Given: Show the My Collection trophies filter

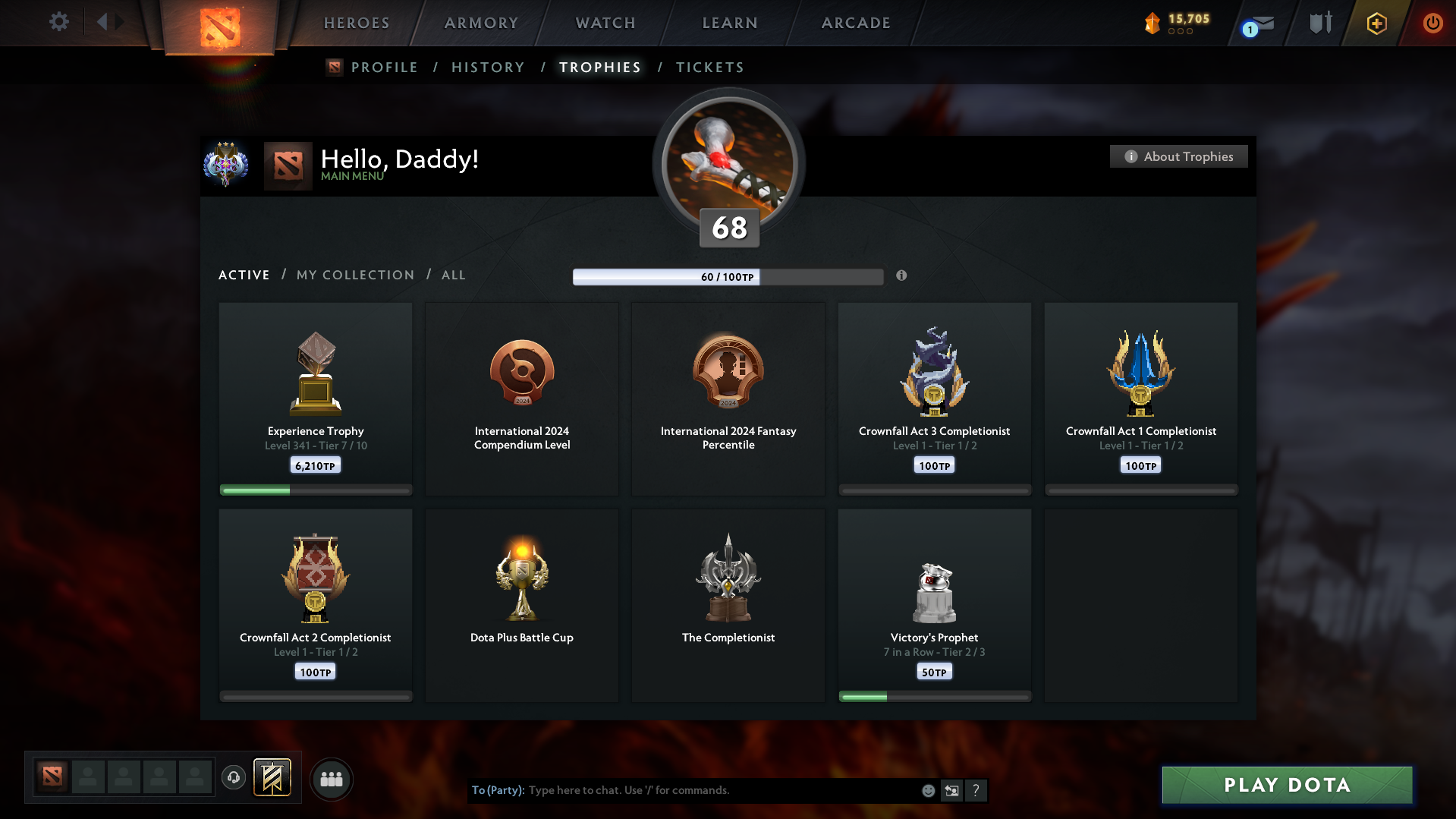Looking at the screenshot, I should [x=355, y=275].
